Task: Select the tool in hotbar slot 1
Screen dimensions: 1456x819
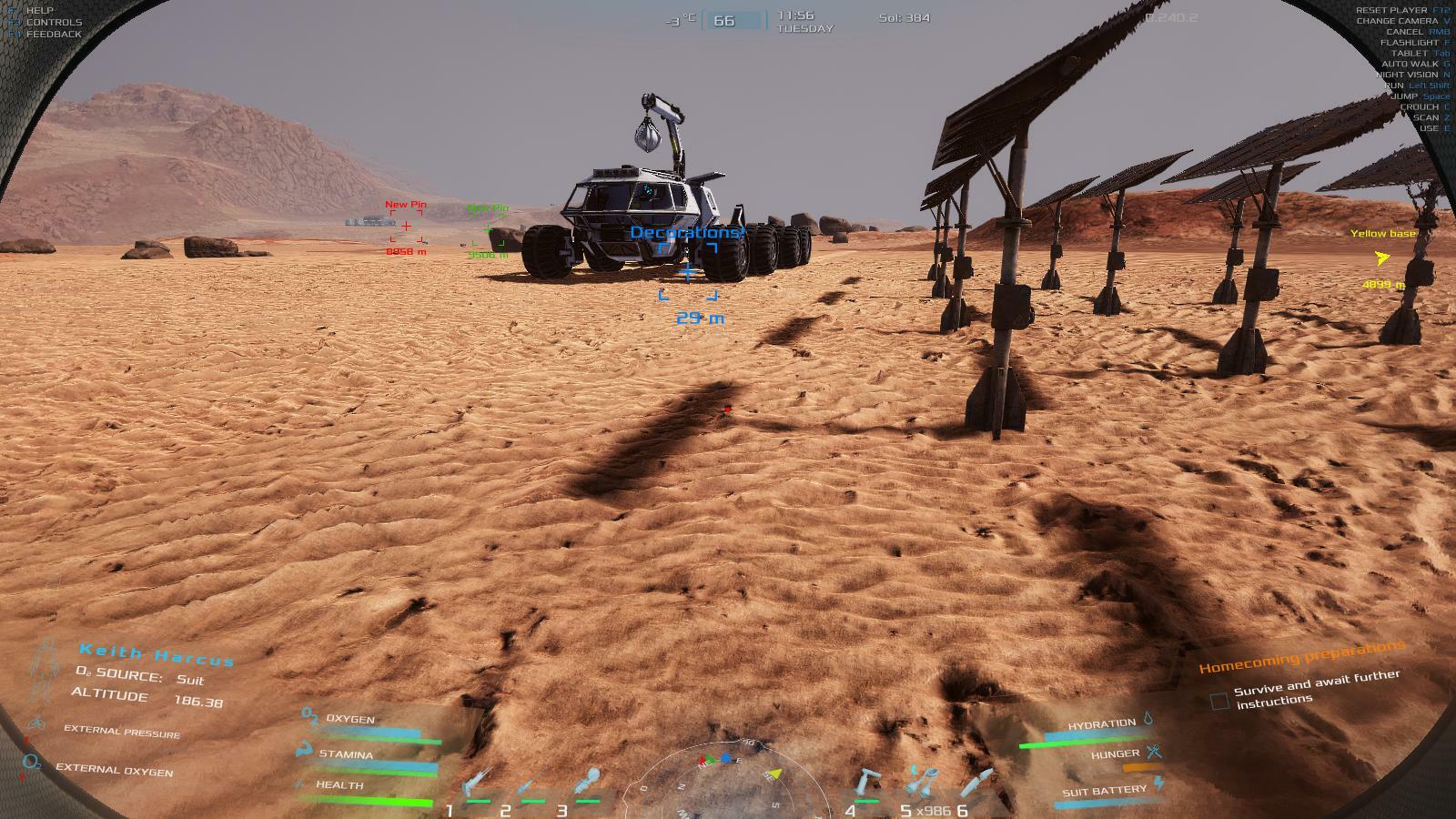Action: (475, 784)
